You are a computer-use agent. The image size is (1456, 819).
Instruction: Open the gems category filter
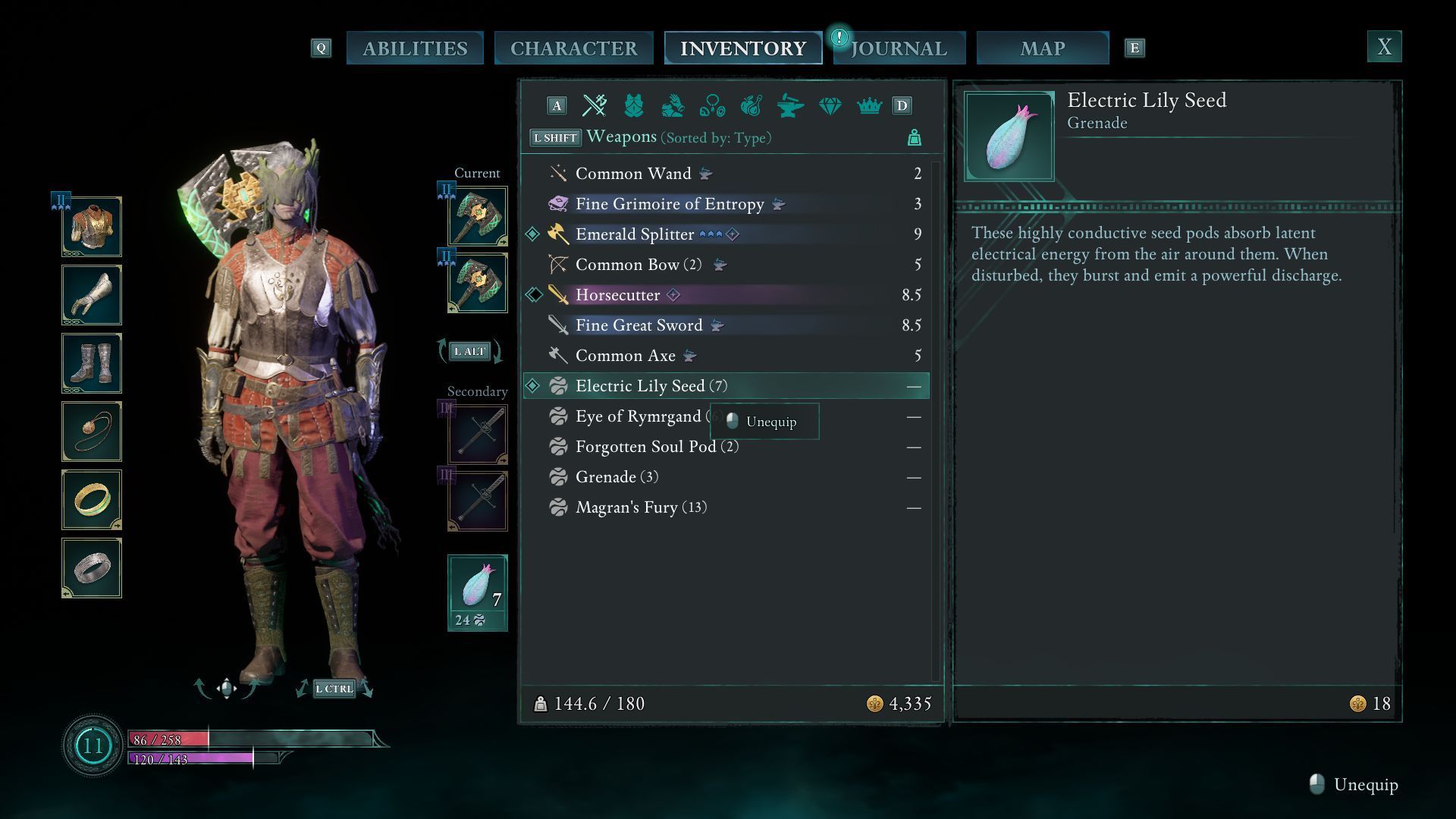(830, 106)
